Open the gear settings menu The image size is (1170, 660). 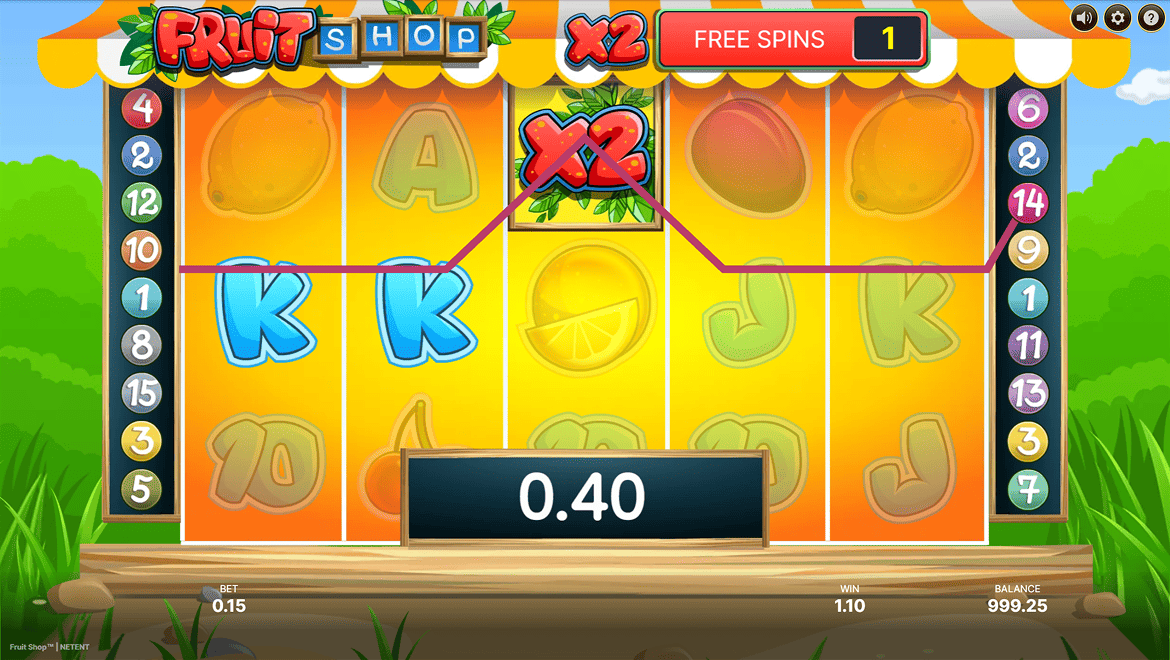click(1117, 18)
